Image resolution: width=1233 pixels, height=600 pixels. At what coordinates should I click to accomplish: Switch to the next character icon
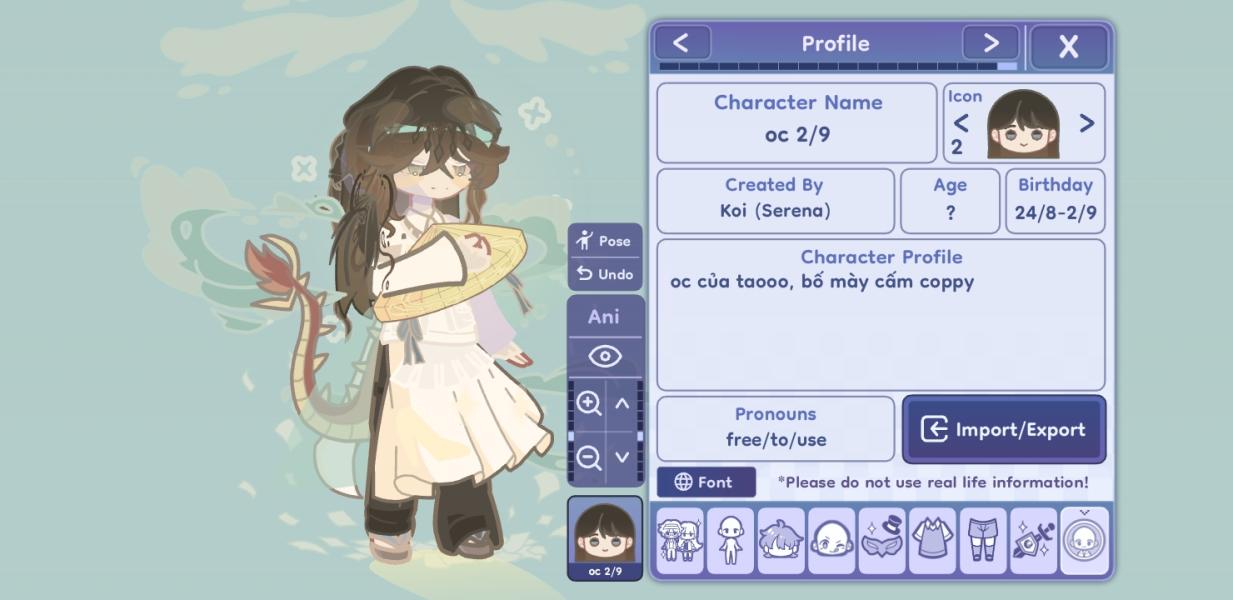[x=1086, y=123]
